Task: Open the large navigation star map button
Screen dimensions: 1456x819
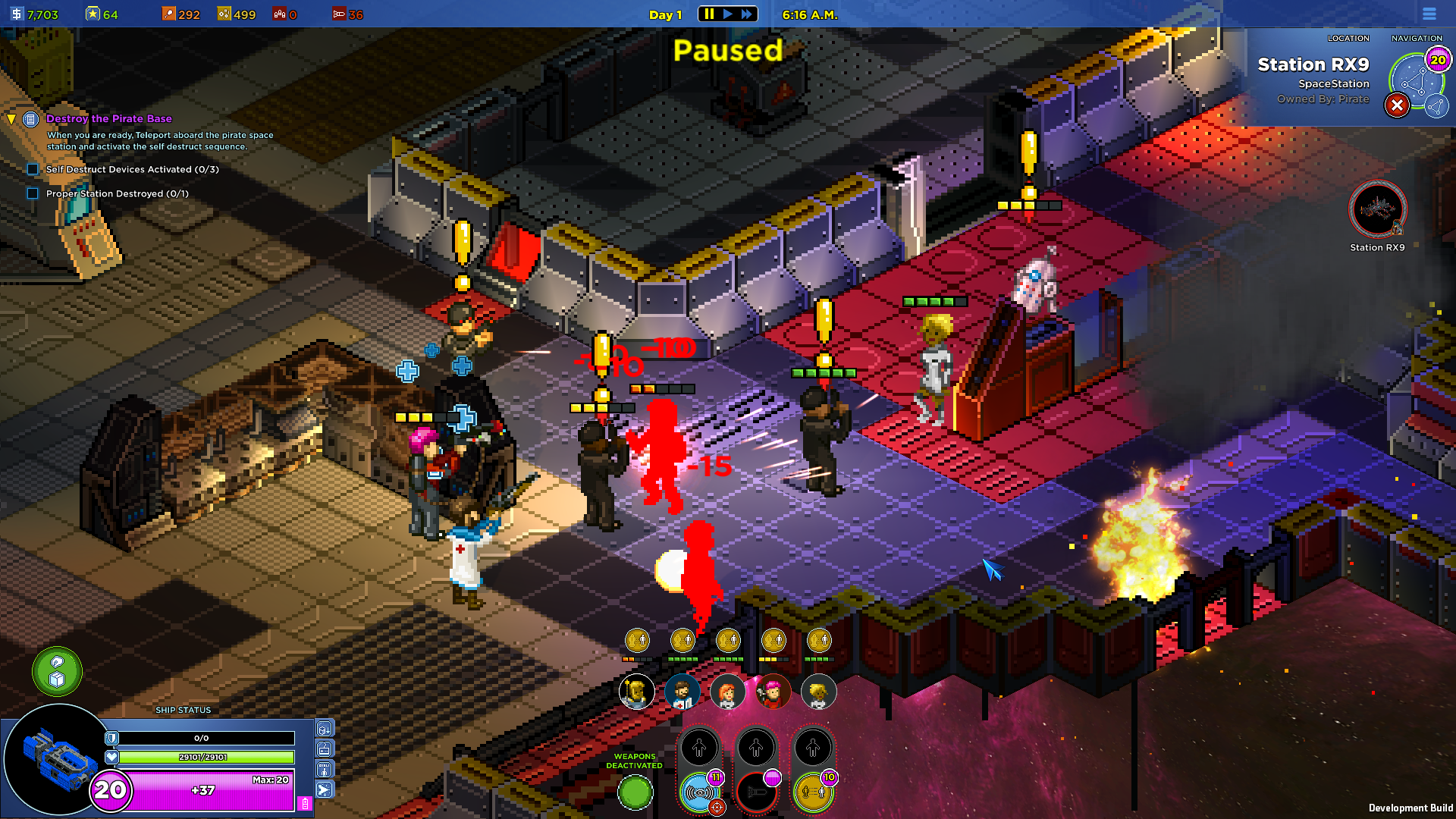Action: [1414, 80]
